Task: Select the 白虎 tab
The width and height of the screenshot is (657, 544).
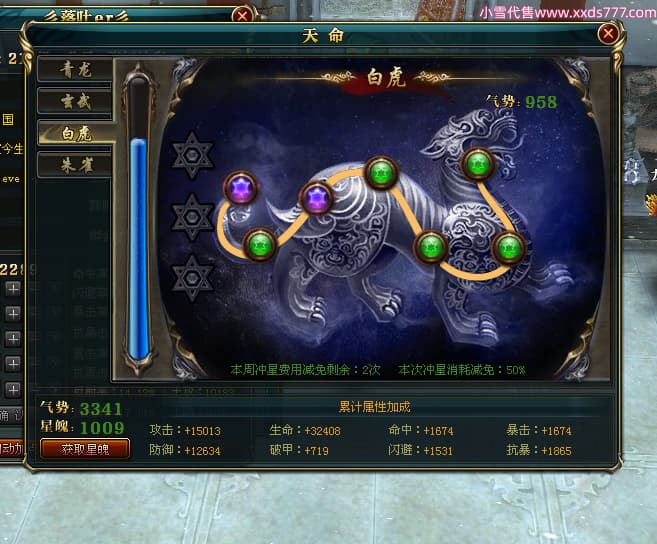Action: pos(75,133)
